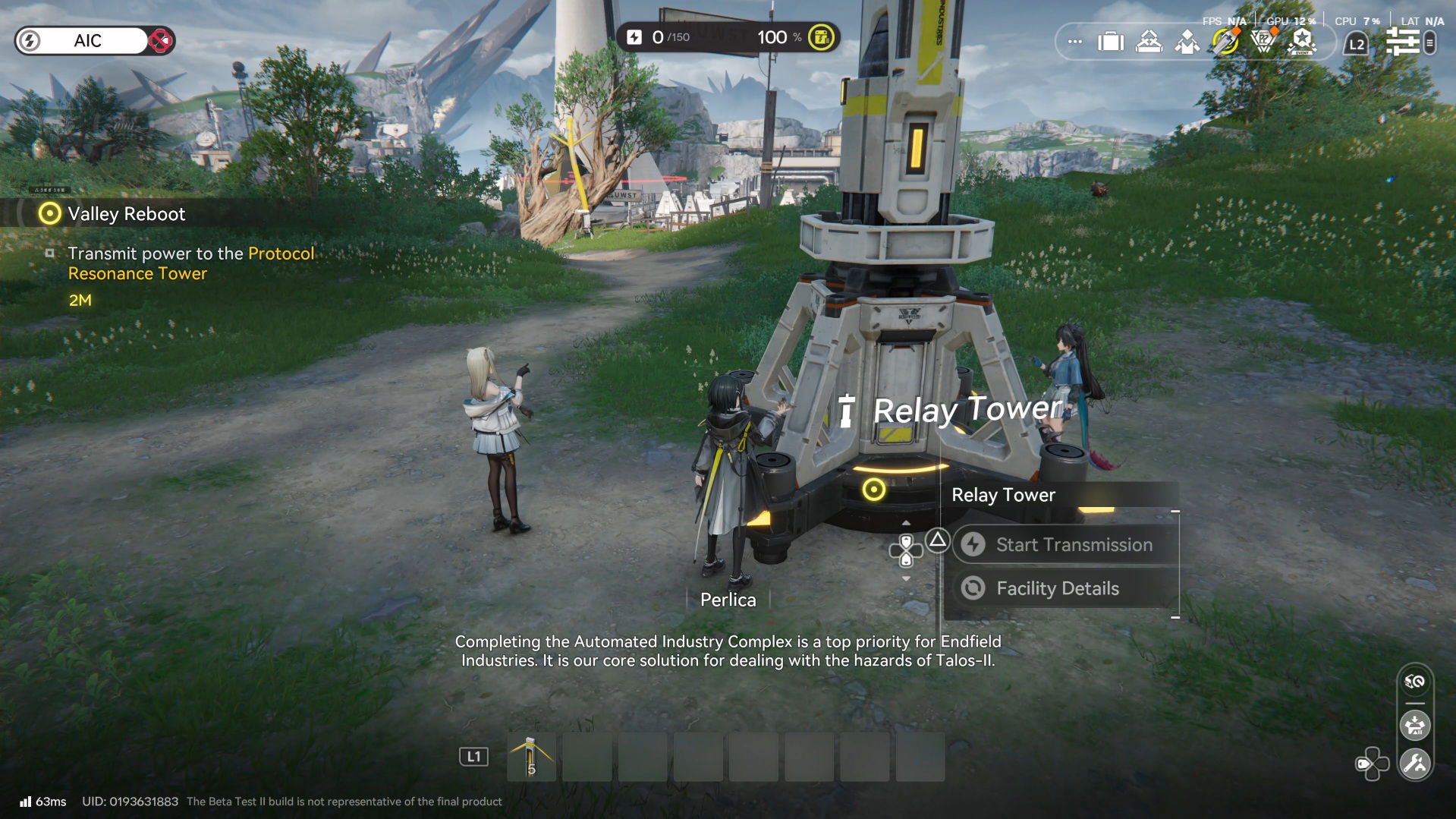This screenshot has height=819, width=1456.
Task: Click the collect-all pickup icon
Action: (1416, 726)
